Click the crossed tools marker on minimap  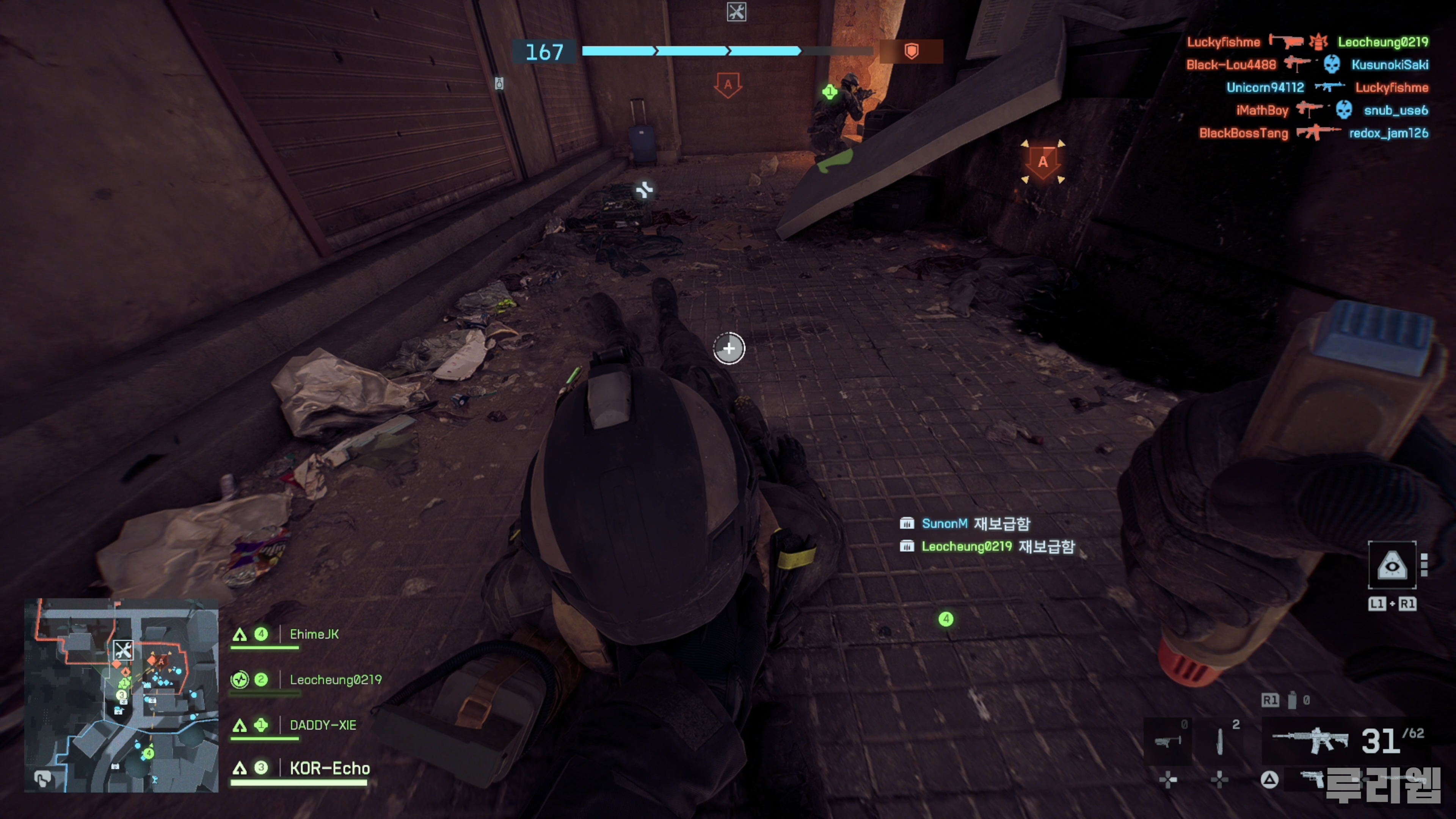pos(122,650)
